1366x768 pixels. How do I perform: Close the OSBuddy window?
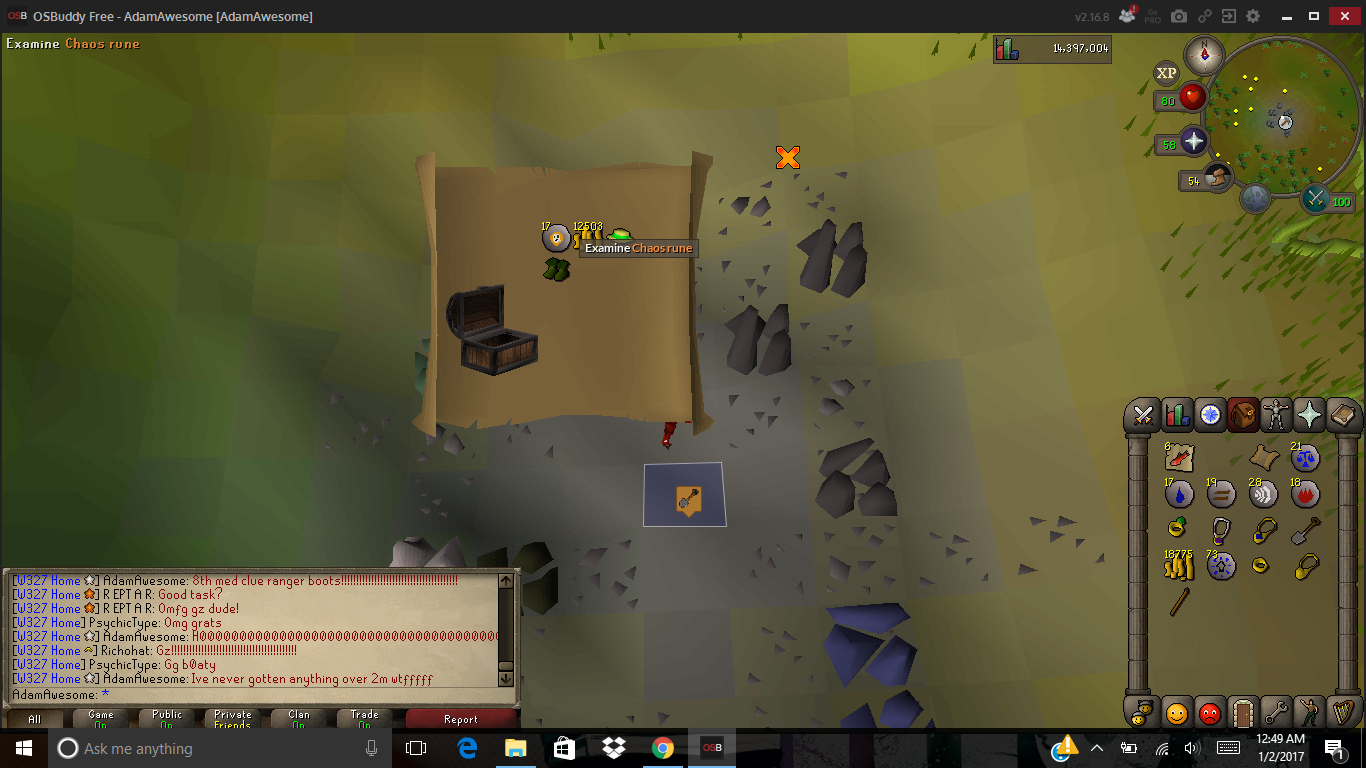point(1342,16)
